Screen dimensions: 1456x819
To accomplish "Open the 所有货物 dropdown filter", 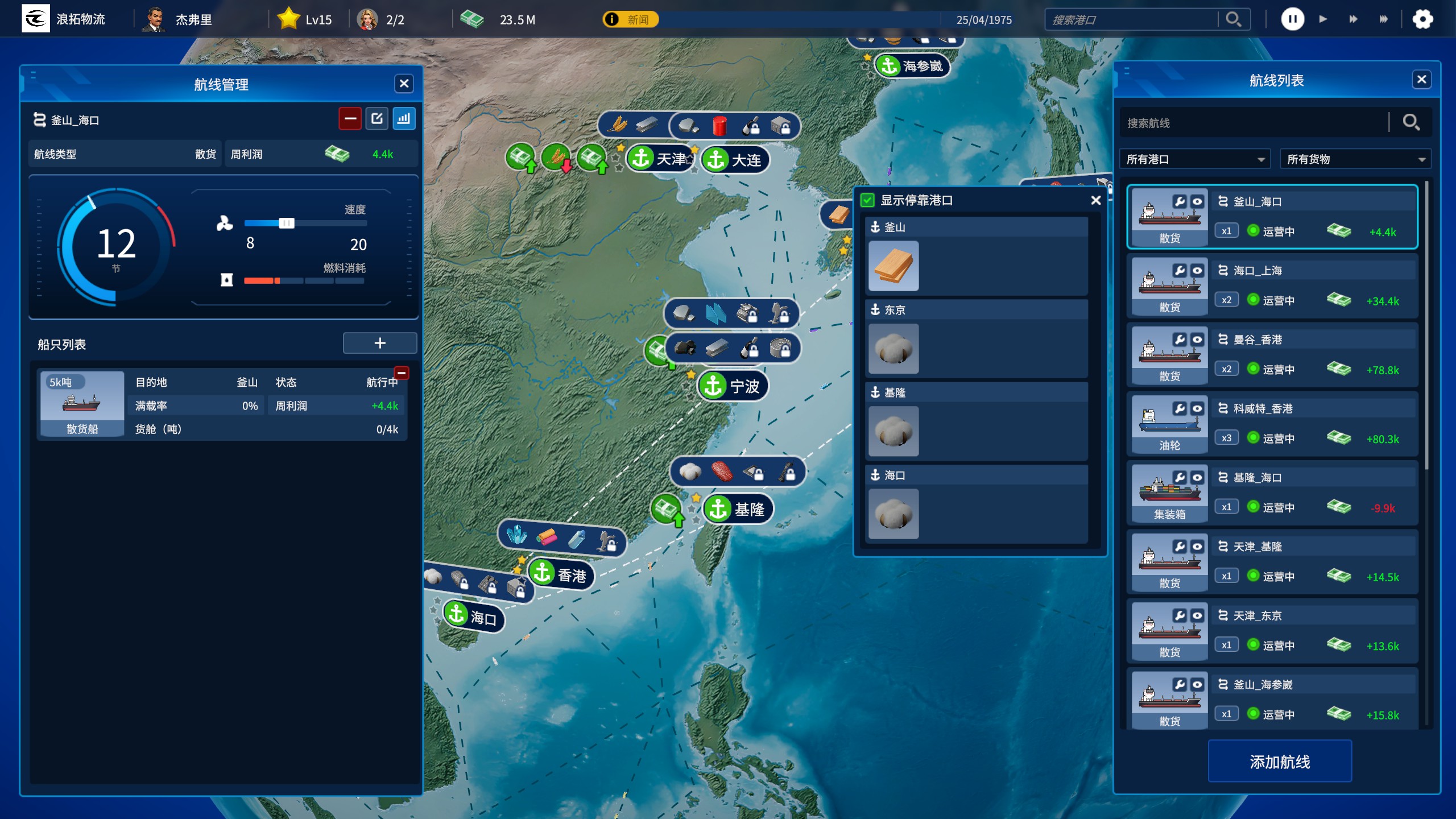I will (x=1355, y=159).
